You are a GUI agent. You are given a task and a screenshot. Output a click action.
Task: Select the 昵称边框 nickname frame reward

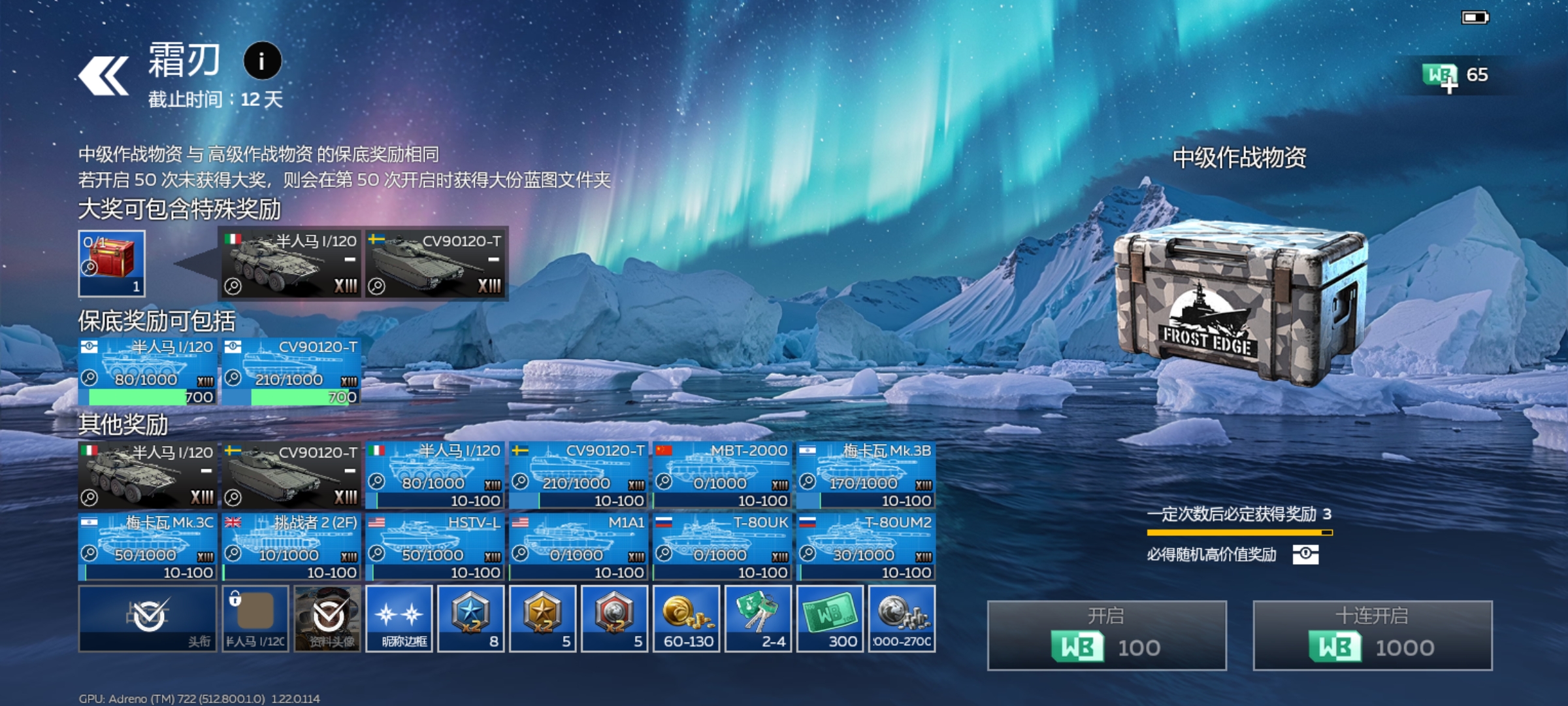(x=399, y=618)
